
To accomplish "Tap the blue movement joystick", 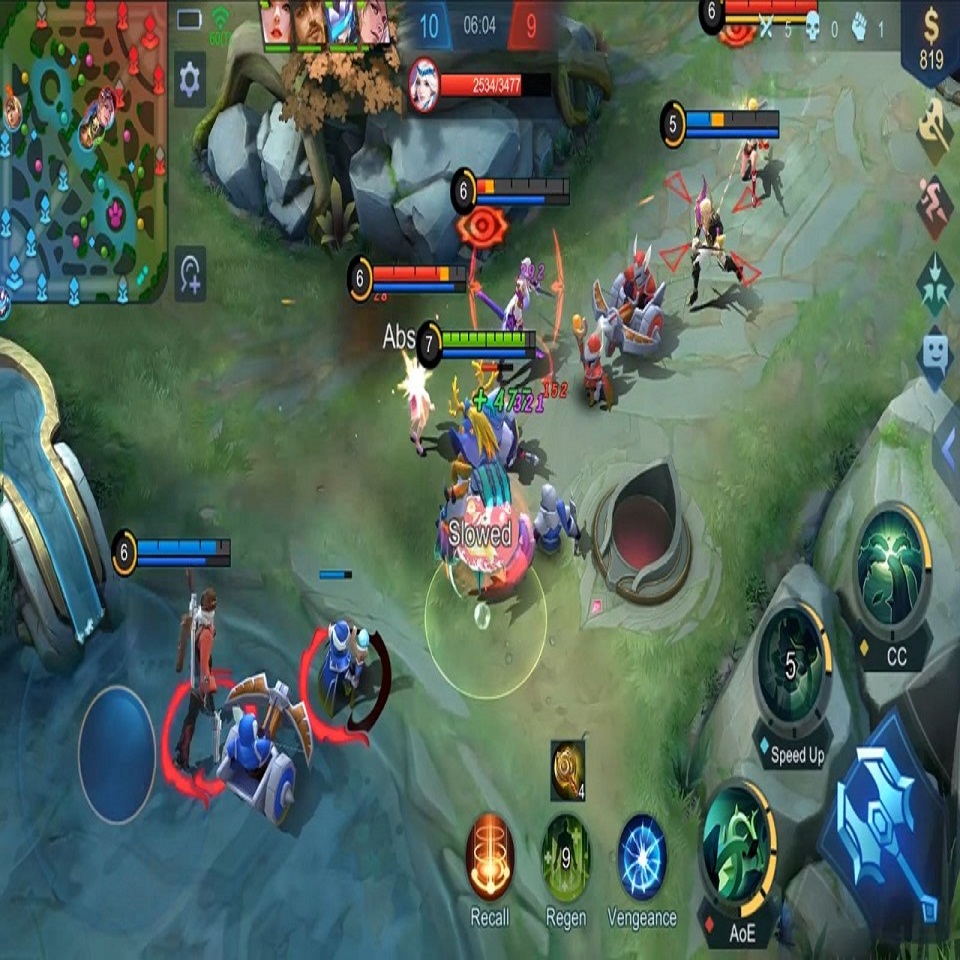I will pos(117,755).
